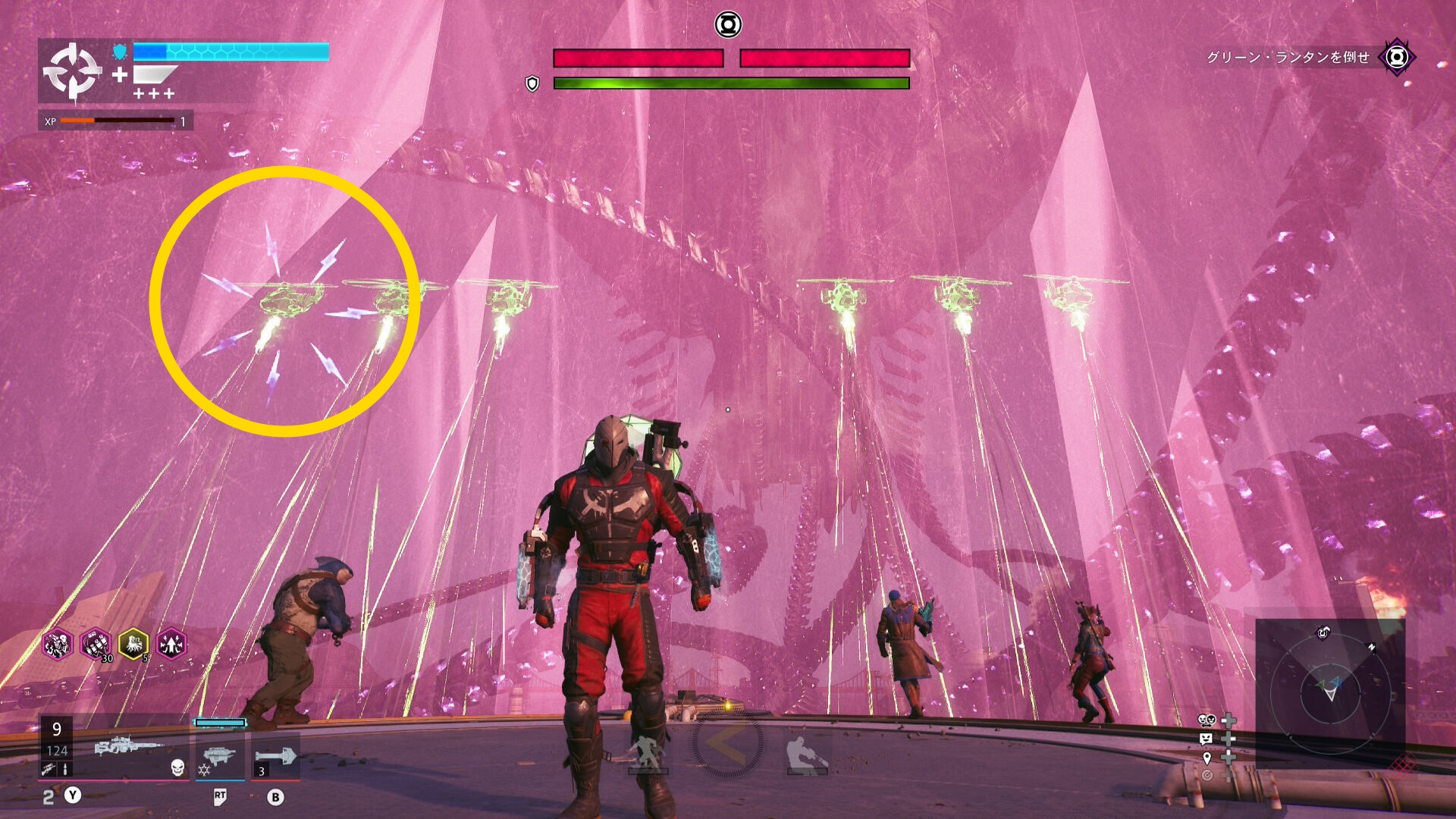
Task: Click the dimmed target shortcut icon
Action: tap(1207, 775)
